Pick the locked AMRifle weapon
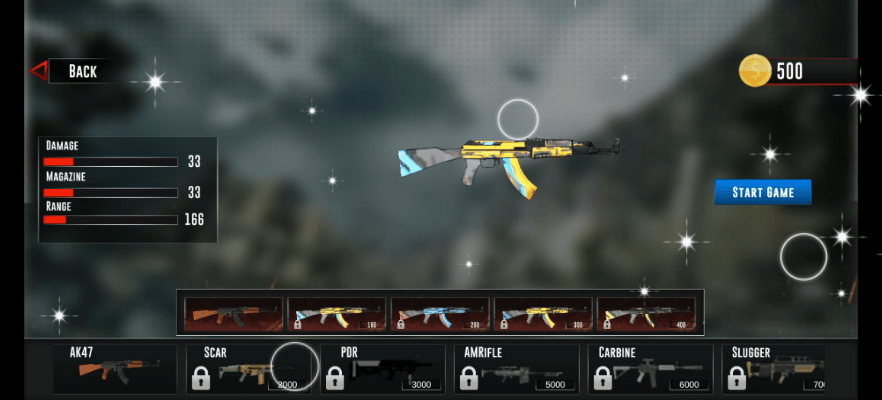 [516, 369]
